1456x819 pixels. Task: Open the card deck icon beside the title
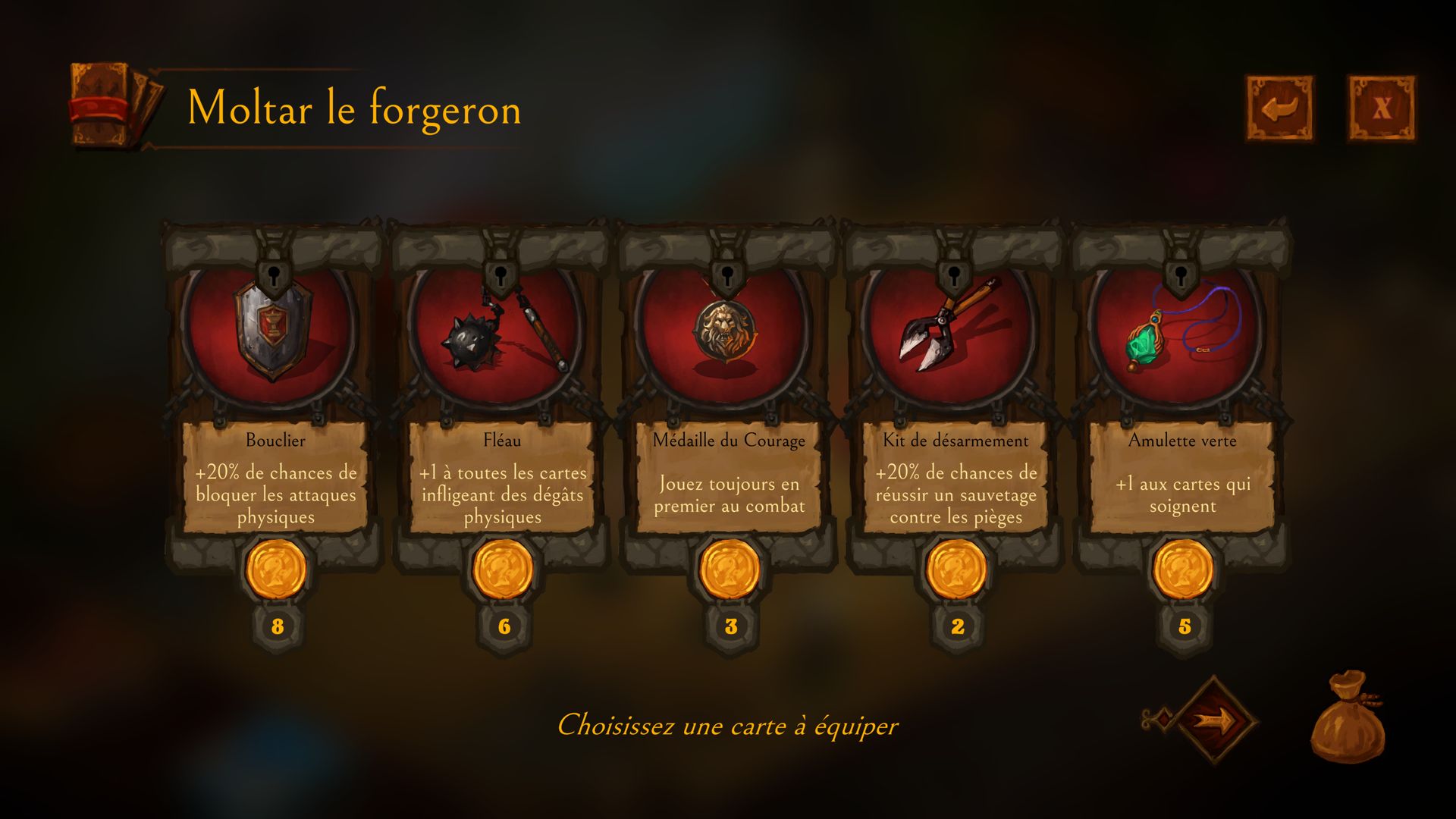pyautogui.click(x=114, y=105)
